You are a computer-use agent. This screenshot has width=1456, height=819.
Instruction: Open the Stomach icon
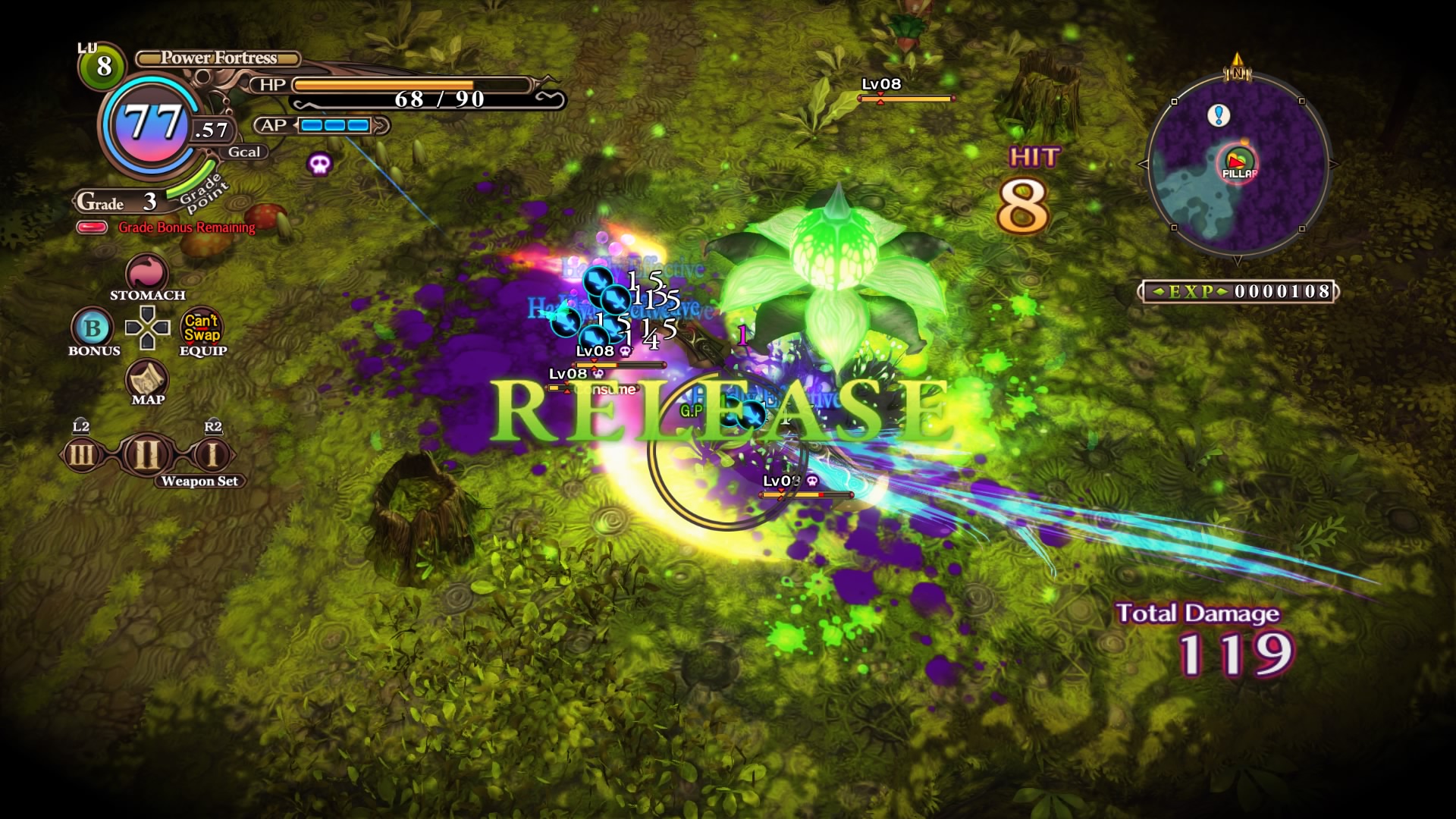click(x=146, y=273)
